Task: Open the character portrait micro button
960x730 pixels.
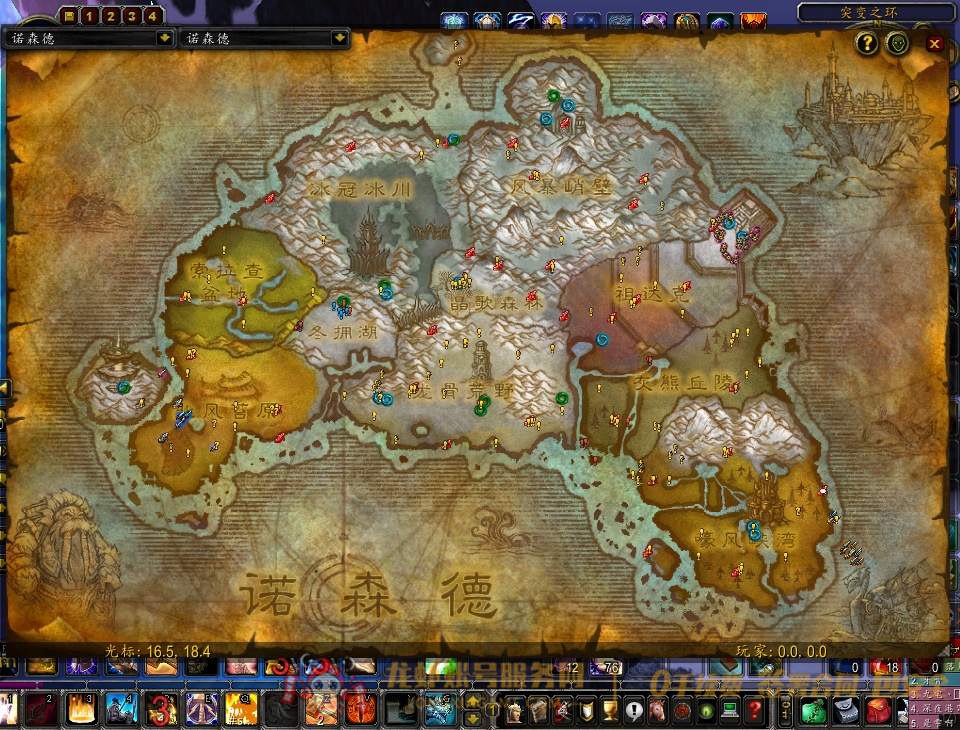Action: coord(514,711)
